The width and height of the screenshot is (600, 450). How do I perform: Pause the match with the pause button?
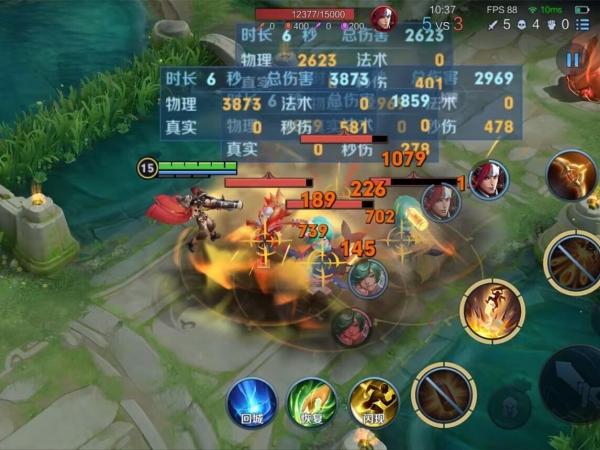[573, 59]
